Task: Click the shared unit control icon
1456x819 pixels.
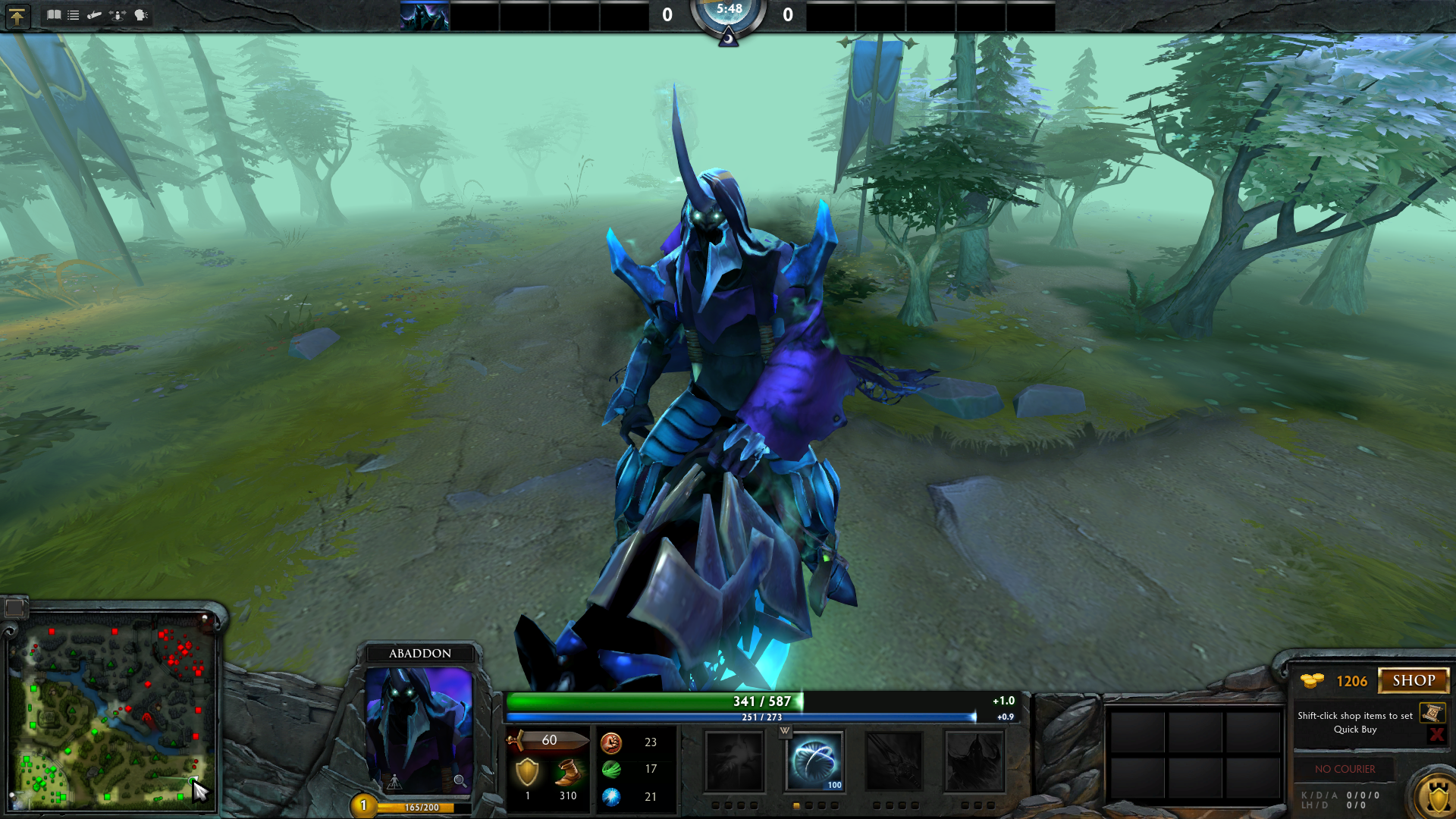Action: click(x=118, y=14)
